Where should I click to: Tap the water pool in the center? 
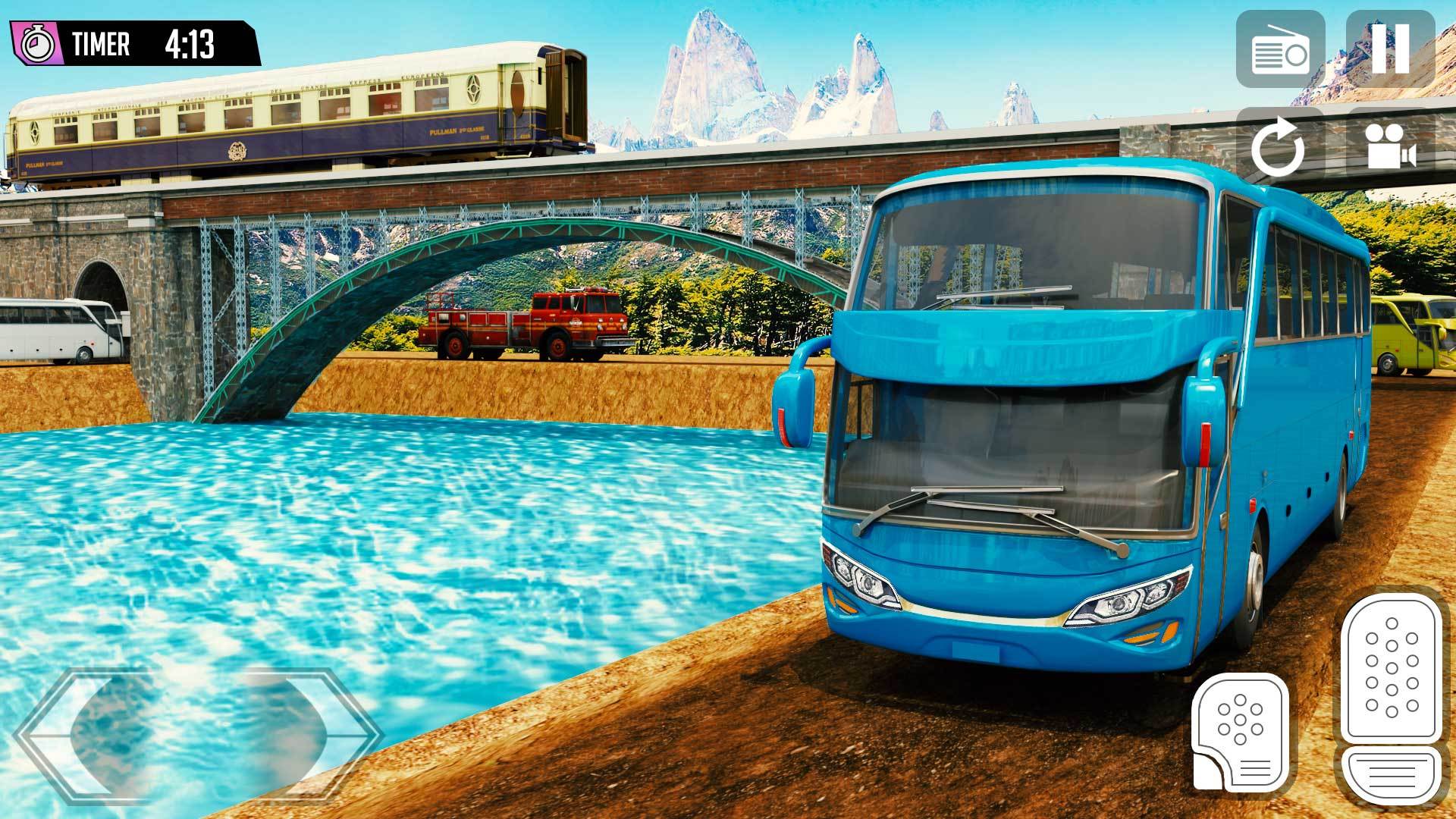[x=379, y=531]
